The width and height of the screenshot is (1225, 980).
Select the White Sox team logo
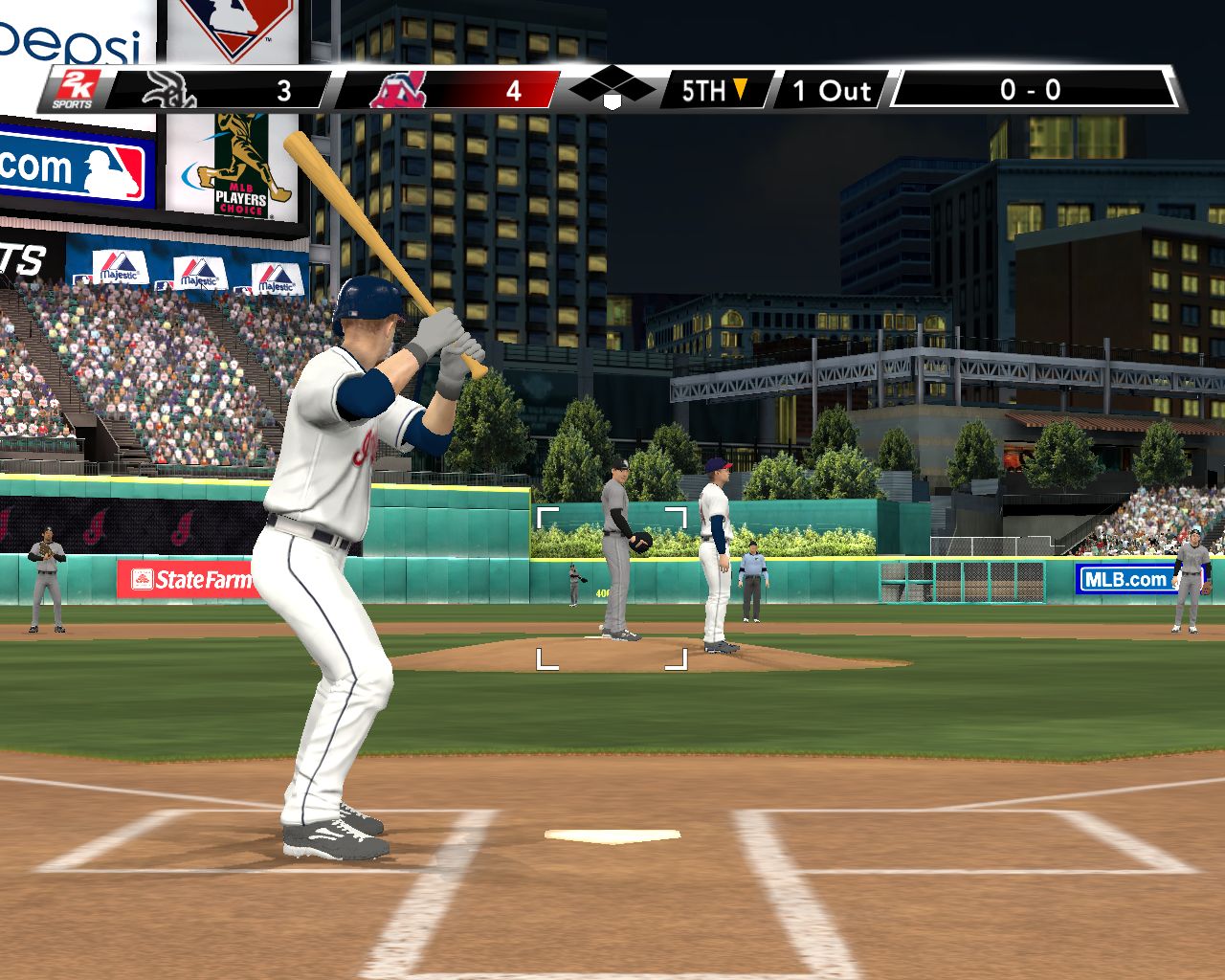tap(169, 91)
